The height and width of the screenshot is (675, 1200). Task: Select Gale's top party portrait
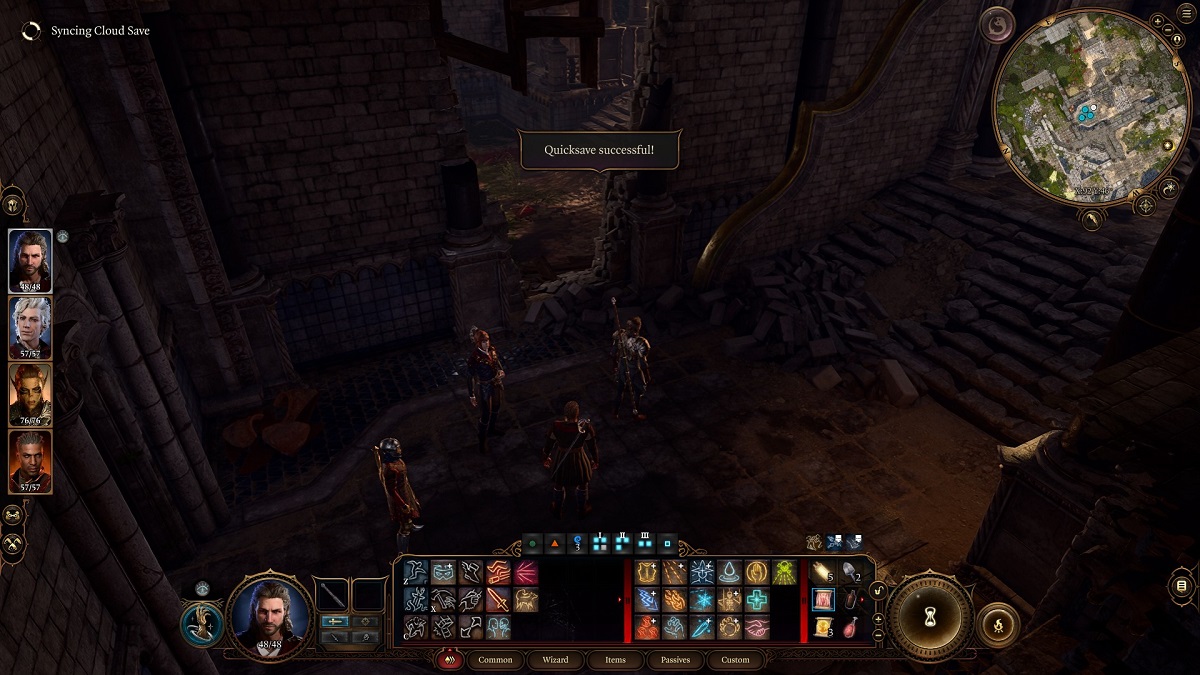30,260
